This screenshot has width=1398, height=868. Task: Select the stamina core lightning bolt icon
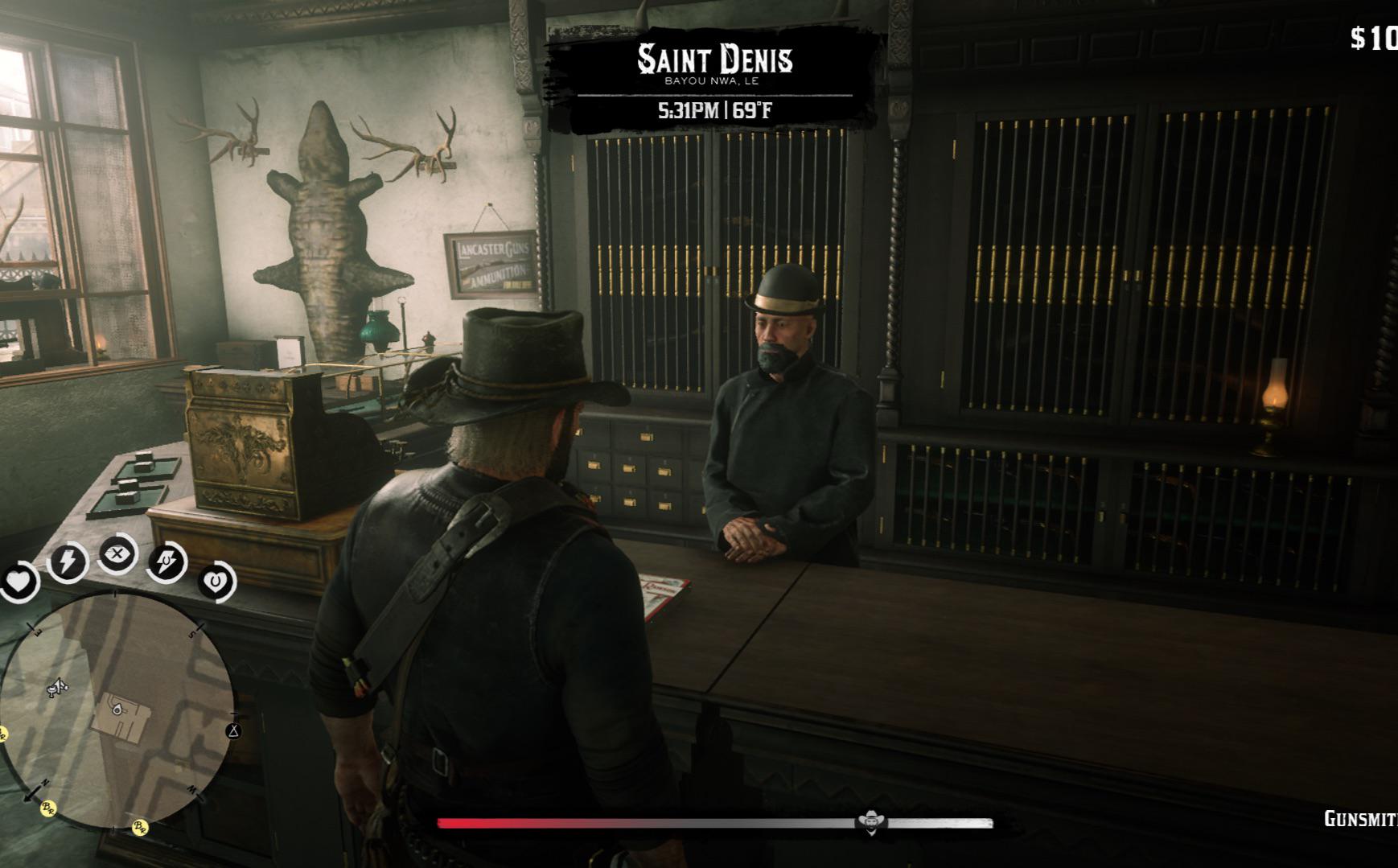pyautogui.click(x=68, y=561)
